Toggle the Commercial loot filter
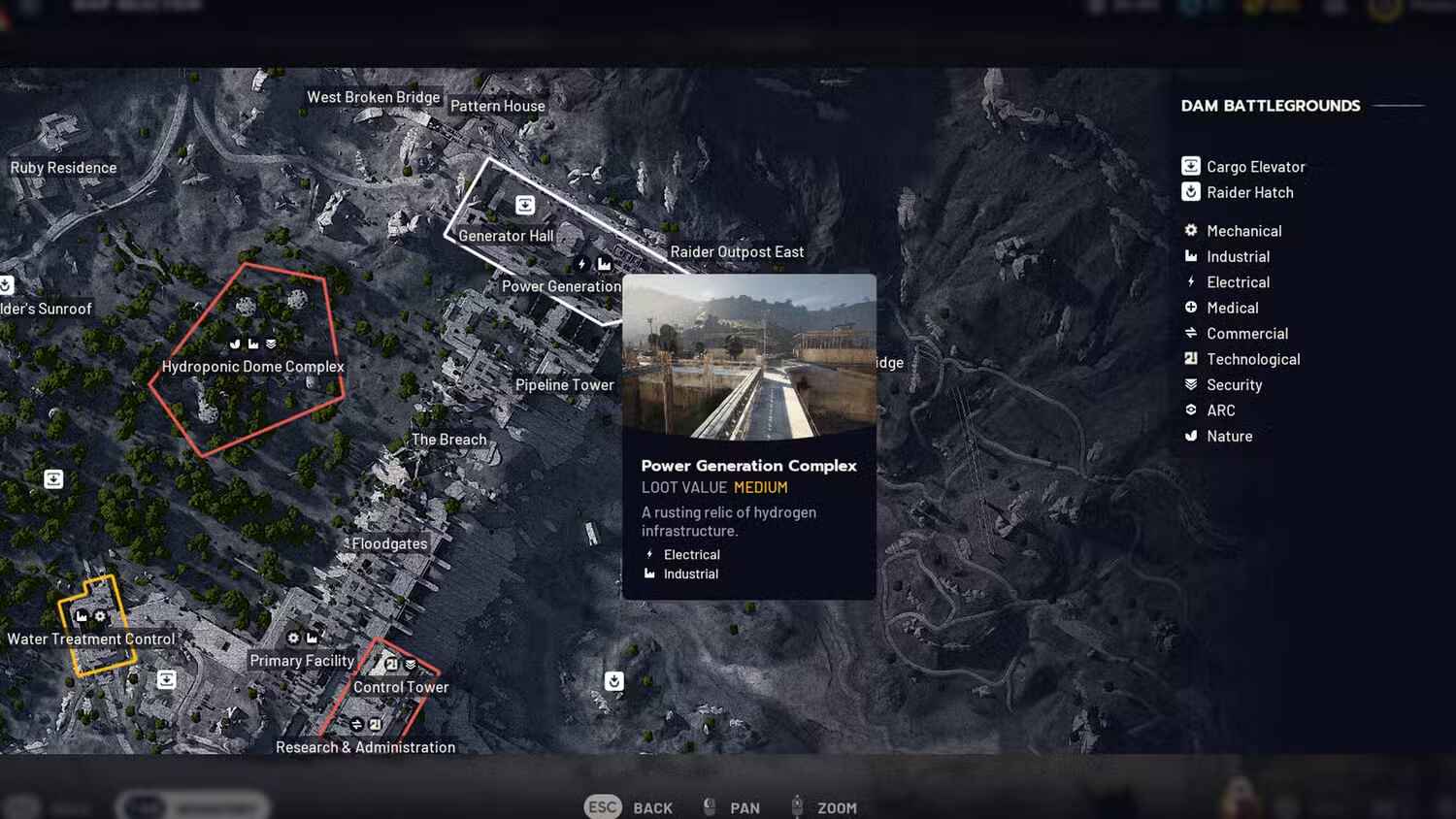Viewport: 1456px width, 819px height. [x=1191, y=333]
